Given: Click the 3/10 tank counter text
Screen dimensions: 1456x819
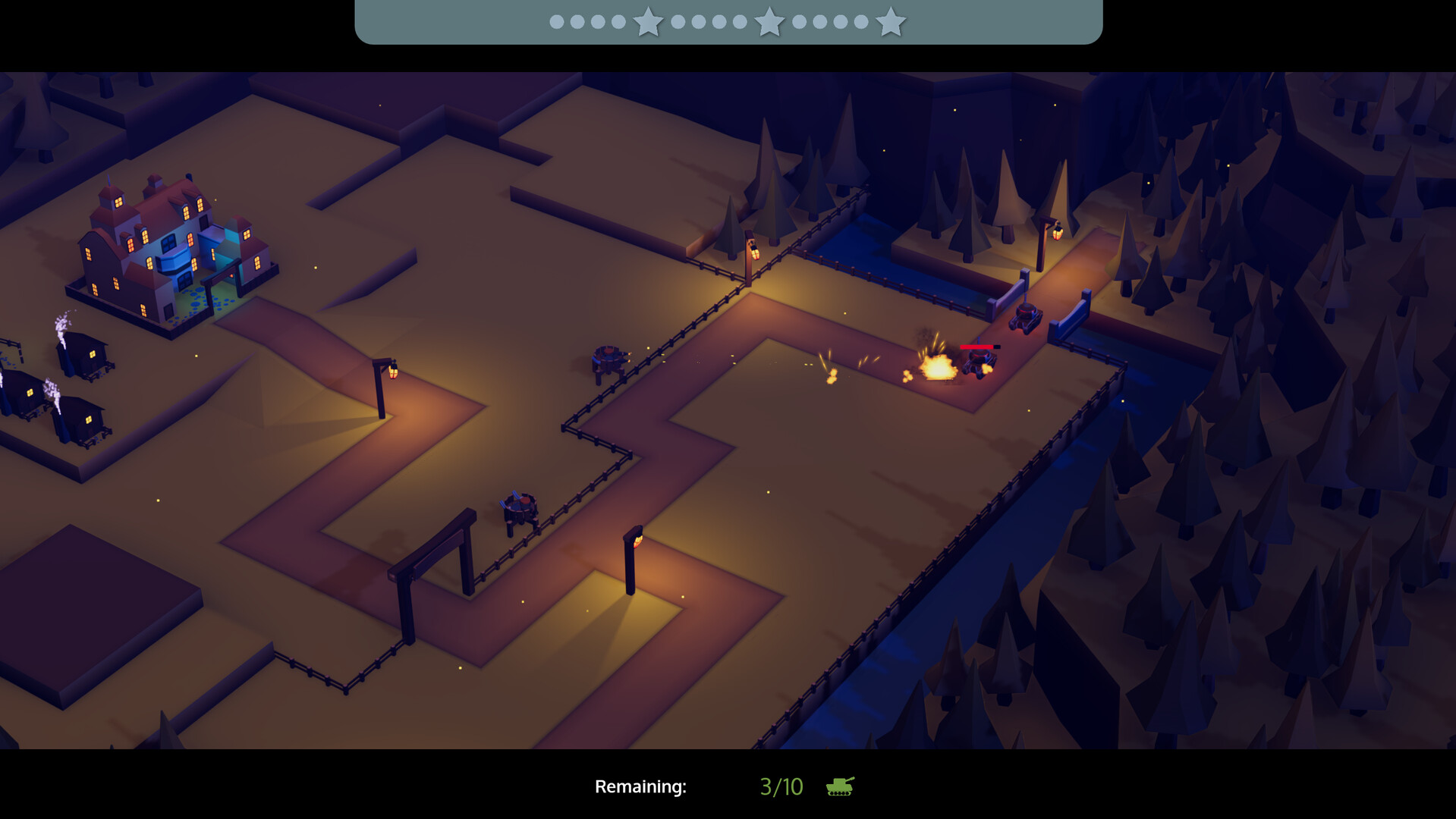Looking at the screenshot, I should tap(782, 786).
